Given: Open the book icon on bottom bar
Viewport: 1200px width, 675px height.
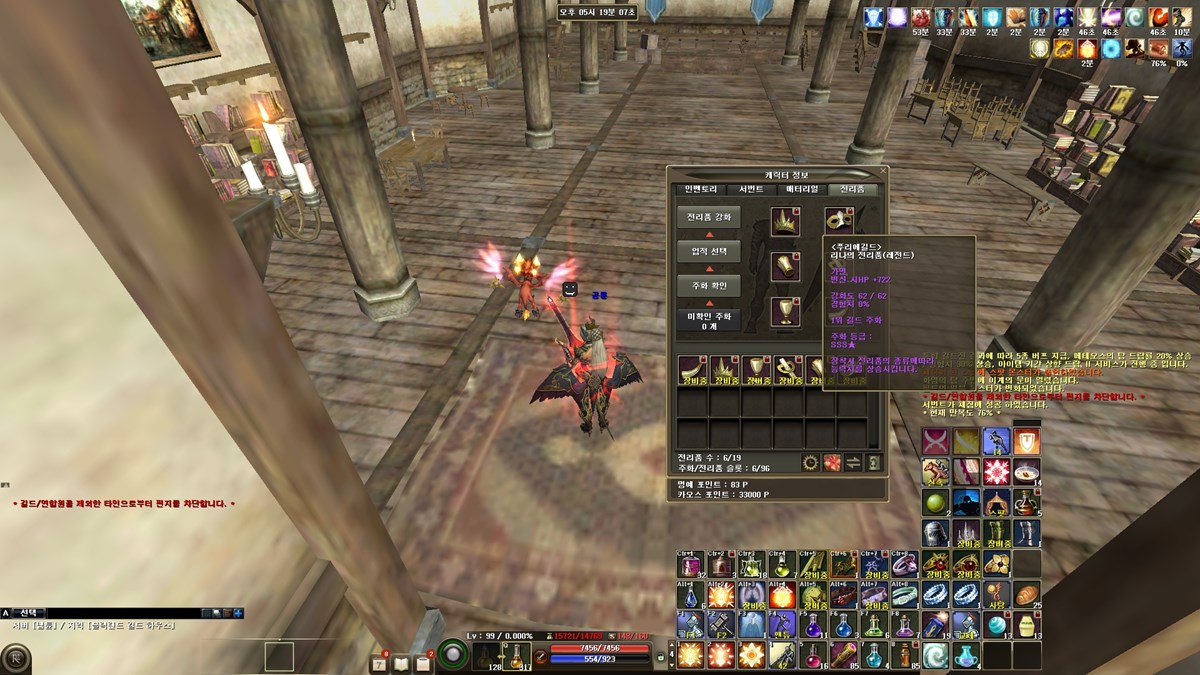Looking at the screenshot, I should point(401,662).
